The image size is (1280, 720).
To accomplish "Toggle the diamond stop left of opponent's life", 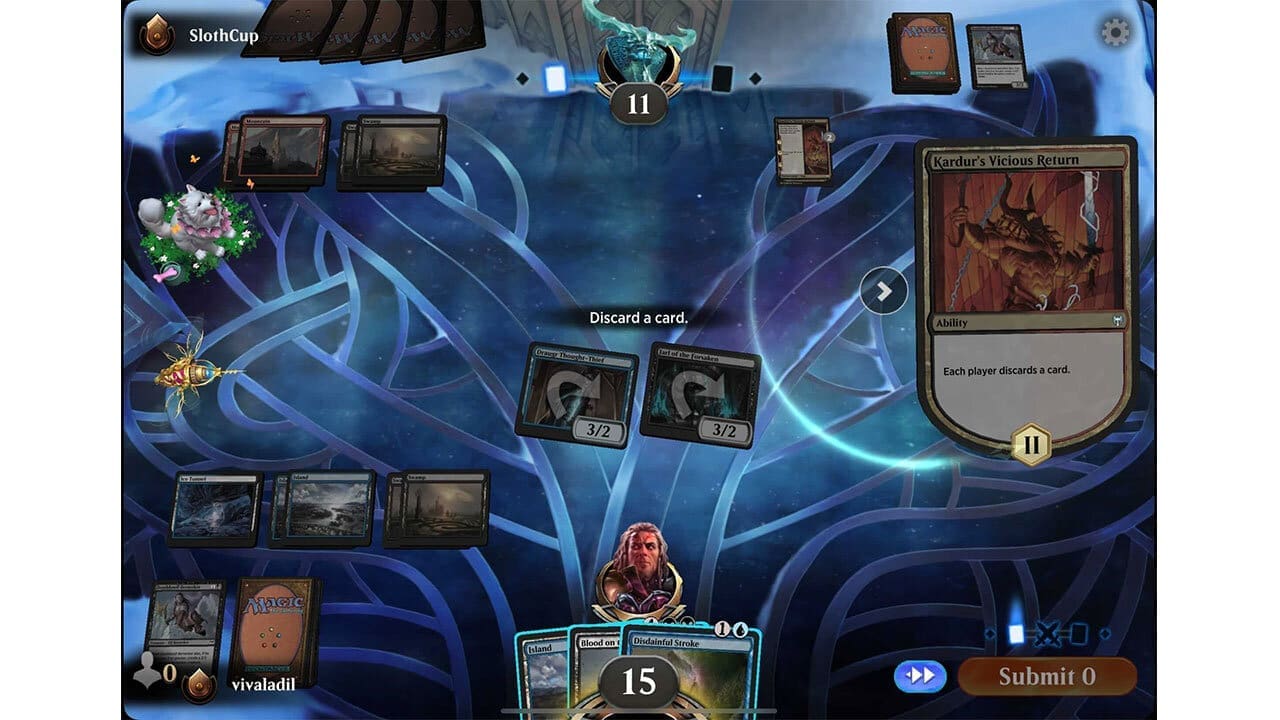I will click(x=520, y=80).
